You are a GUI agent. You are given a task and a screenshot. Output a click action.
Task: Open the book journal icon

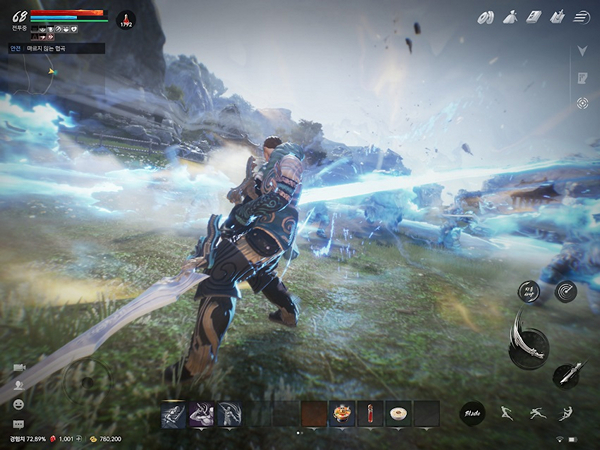(535, 16)
